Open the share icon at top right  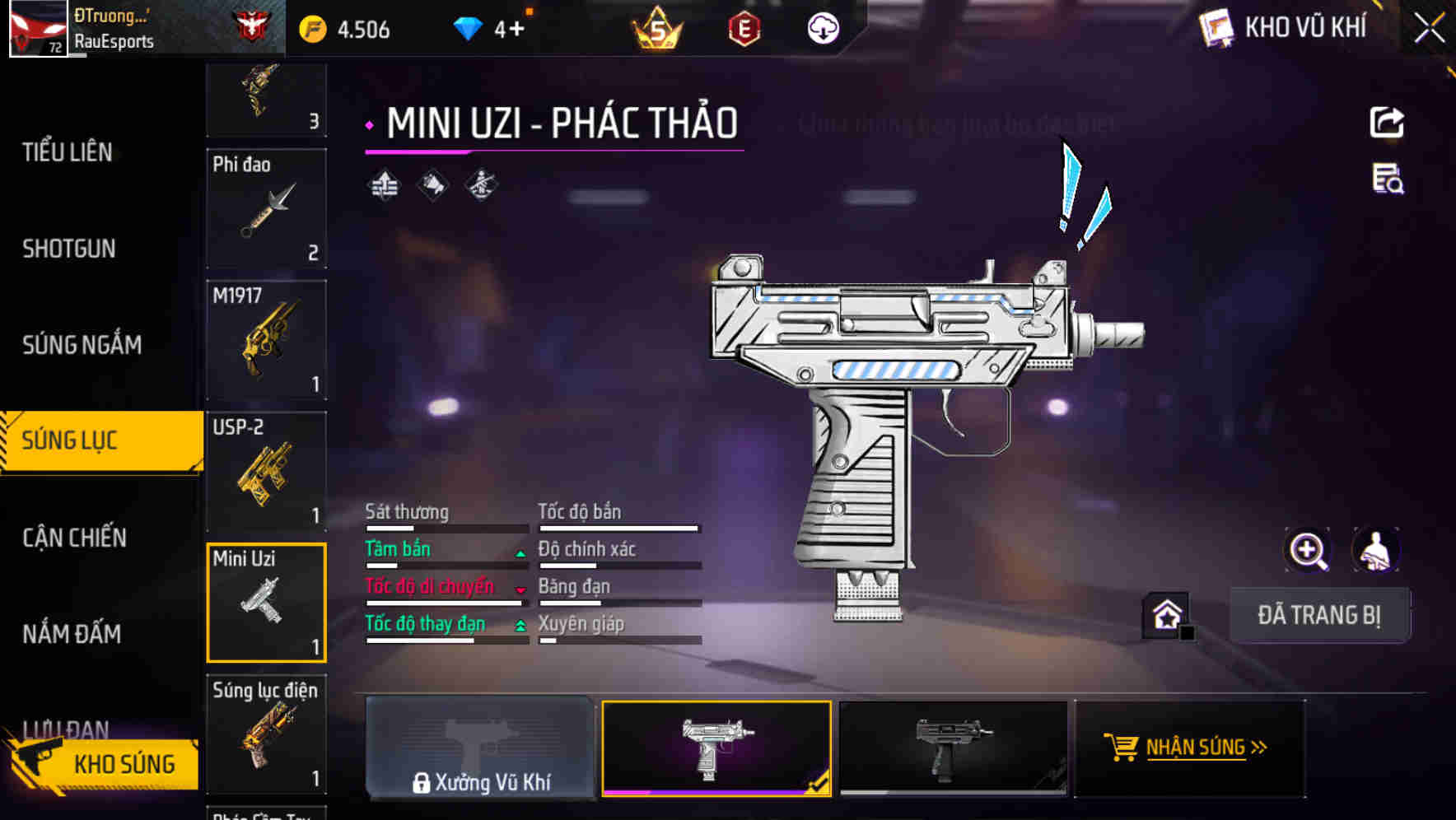1388,122
